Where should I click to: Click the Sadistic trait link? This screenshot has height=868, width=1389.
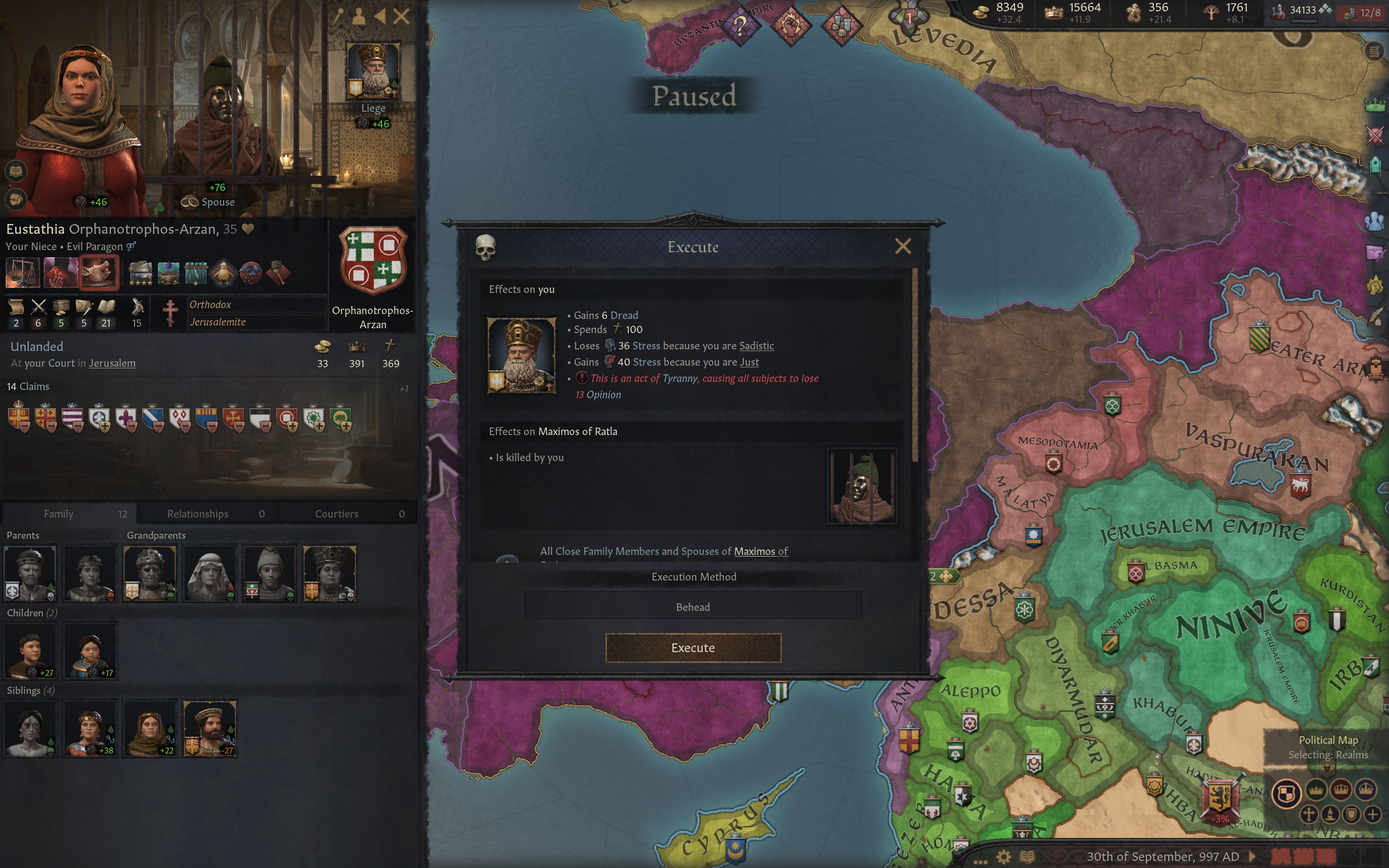[756, 346]
